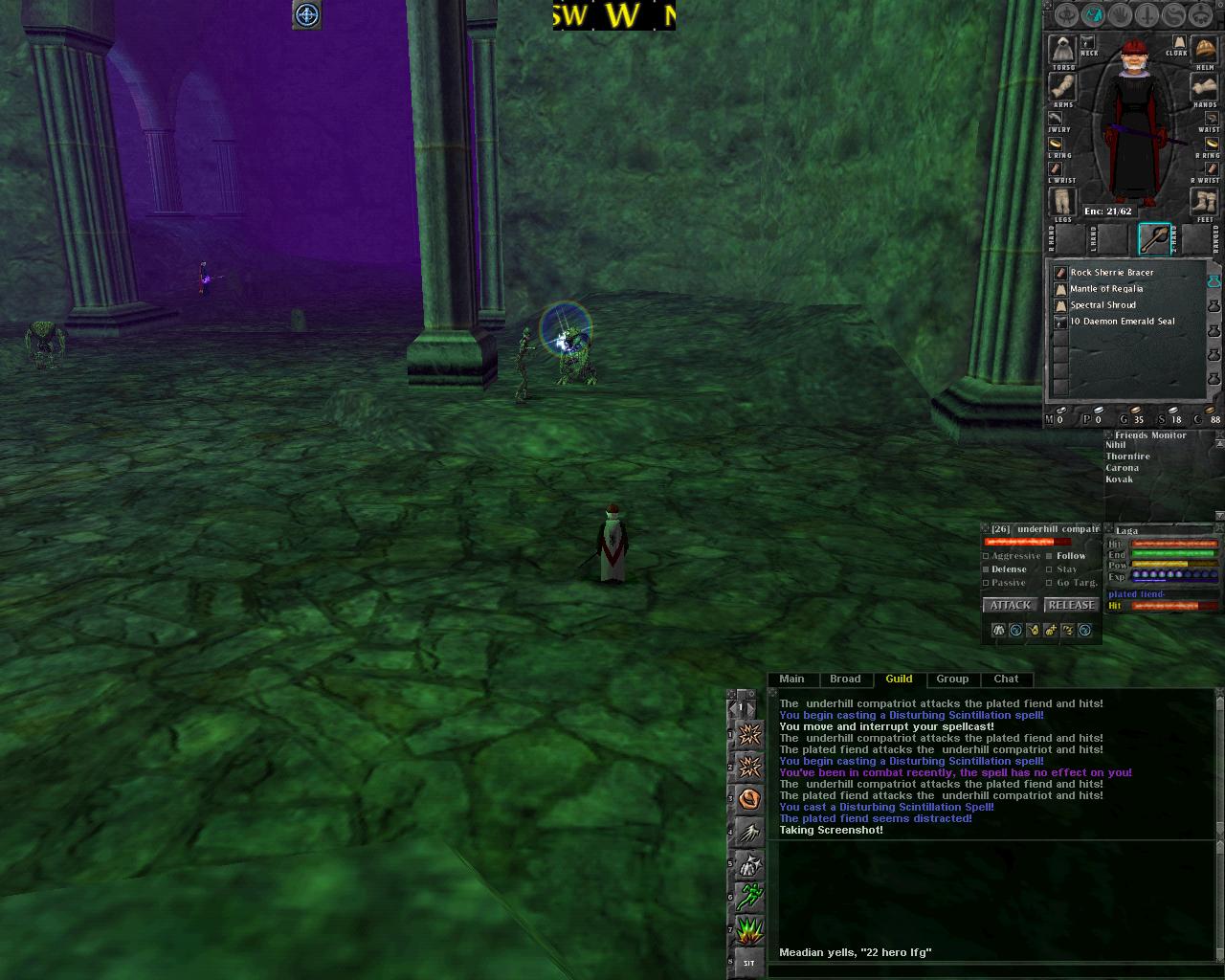Activate the green burst spell in slot 7
The height and width of the screenshot is (980, 1225).
(x=750, y=930)
